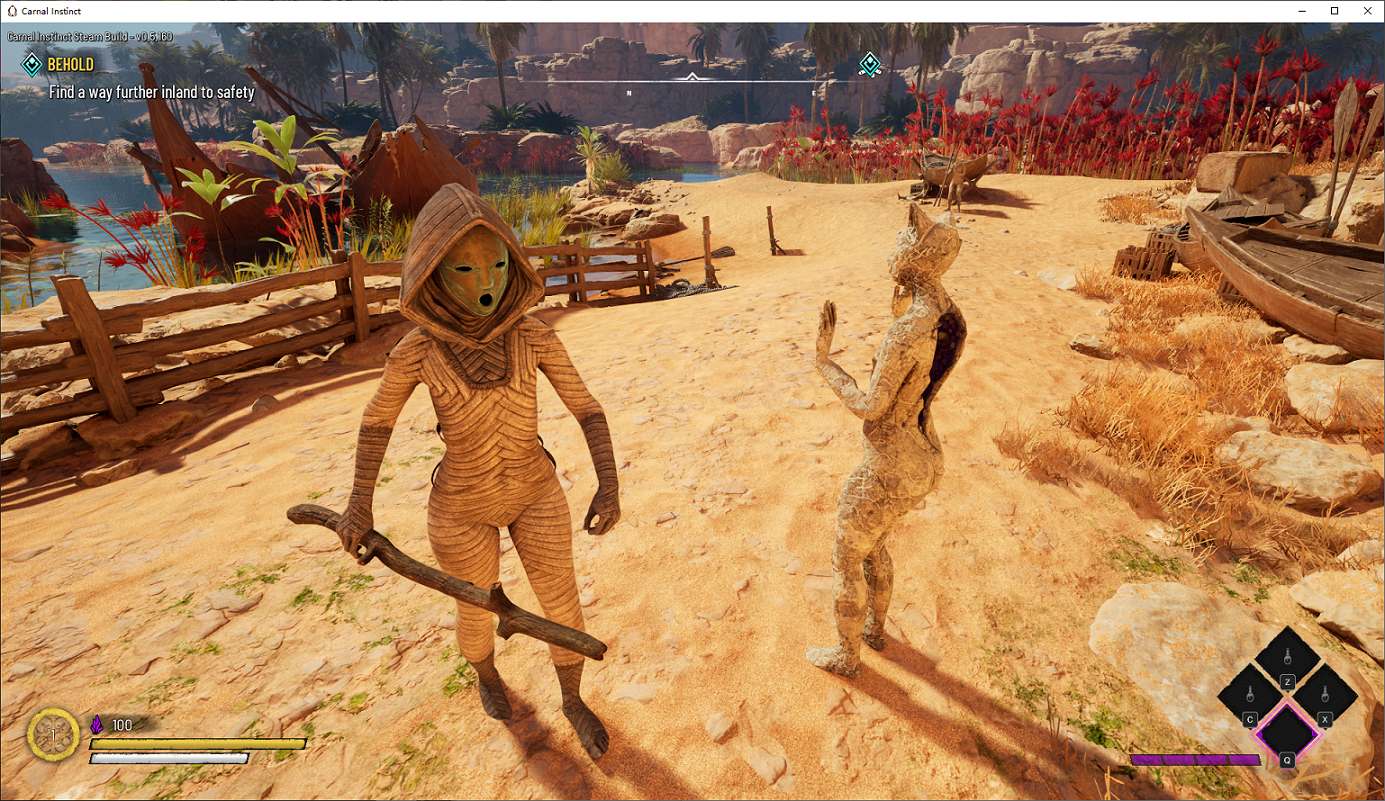This screenshot has width=1385, height=801.
Task: Click the player level 1 emblem
Action: pos(53,733)
